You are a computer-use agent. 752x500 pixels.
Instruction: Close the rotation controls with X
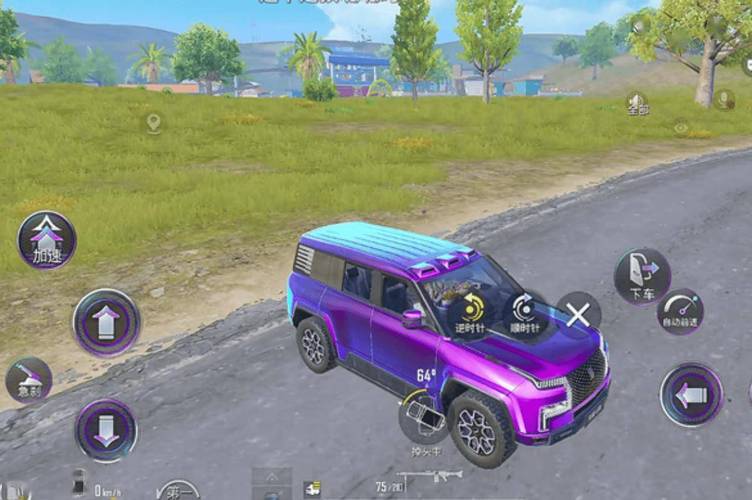click(x=578, y=315)
